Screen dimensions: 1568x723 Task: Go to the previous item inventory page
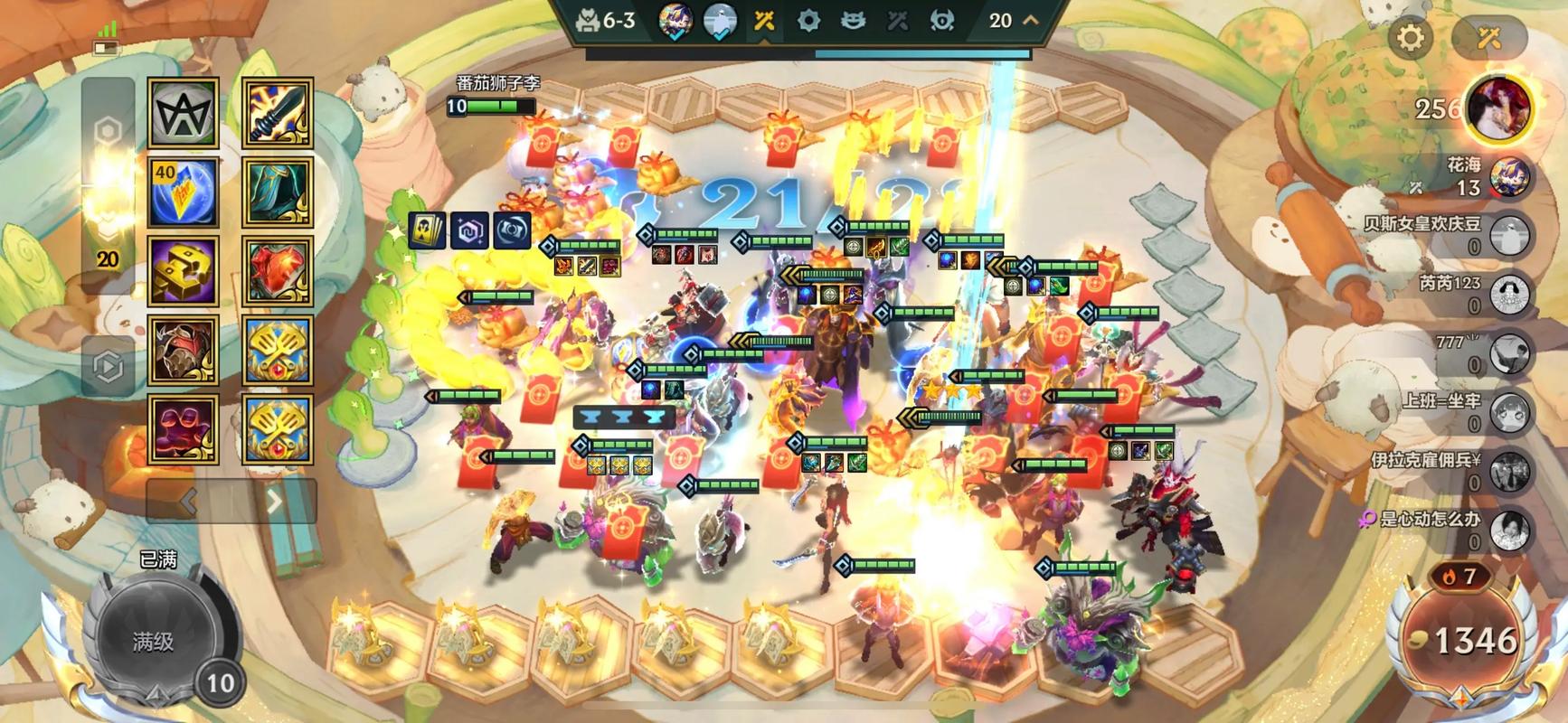[189, 502]
